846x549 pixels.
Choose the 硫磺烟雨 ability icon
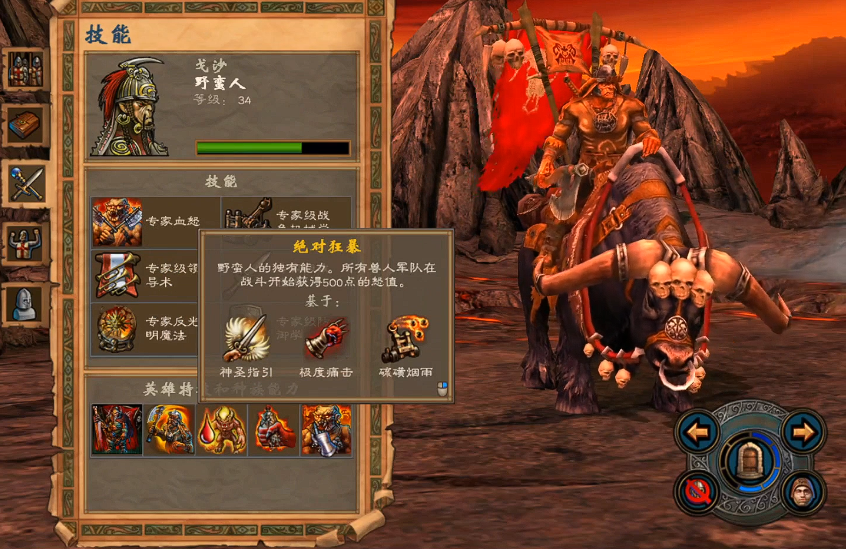pyautogui.click(x=407, y=340)
